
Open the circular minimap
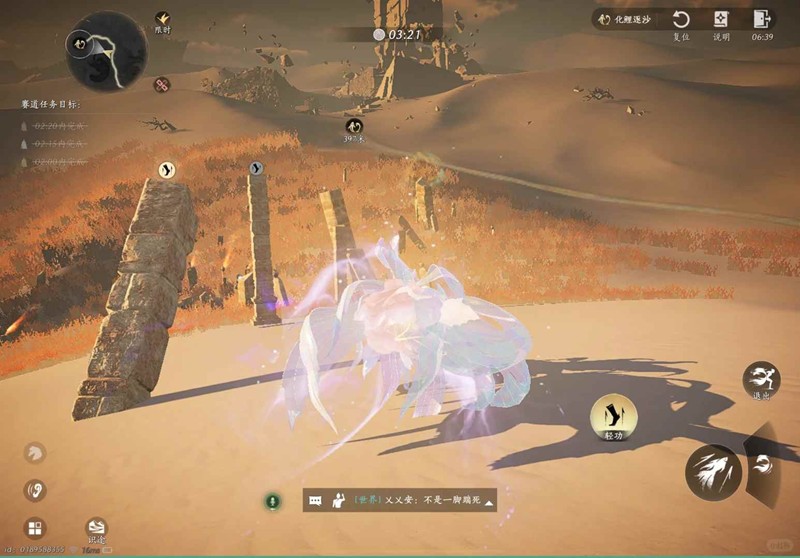click(x=106, y=51)
